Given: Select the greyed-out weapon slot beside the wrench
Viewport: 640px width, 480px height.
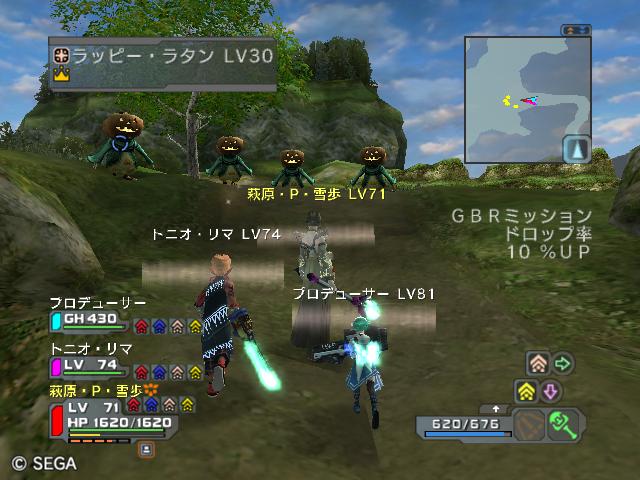Looking at the screenshot, I should 532,424.
